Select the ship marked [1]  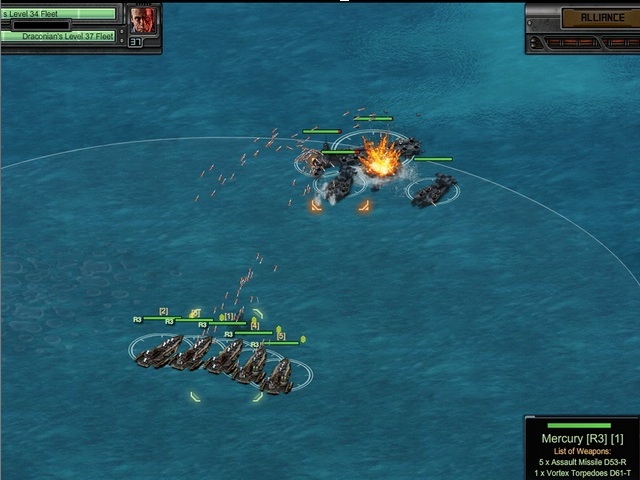[226, 356]
